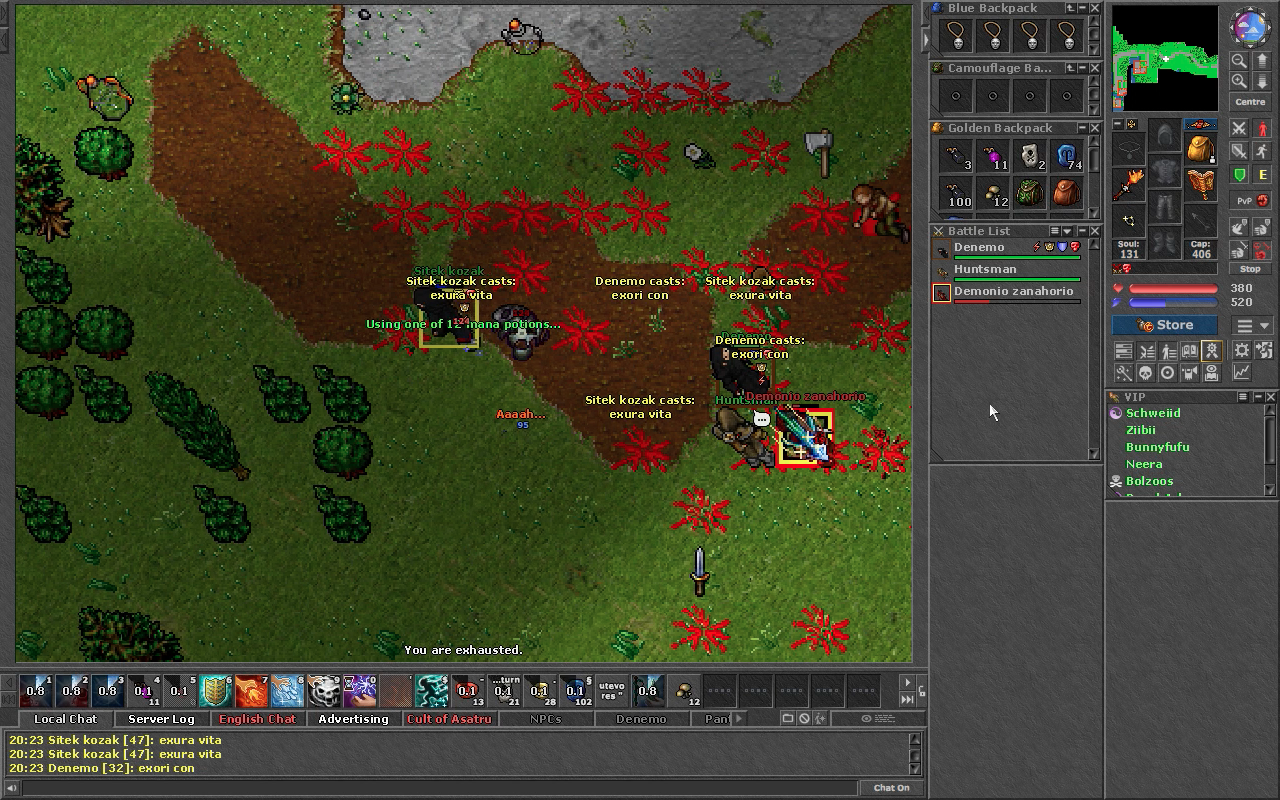Select Schweiid in the VIP list
The width and height of the screenshot is (1280, 800).
[1153, 413]
